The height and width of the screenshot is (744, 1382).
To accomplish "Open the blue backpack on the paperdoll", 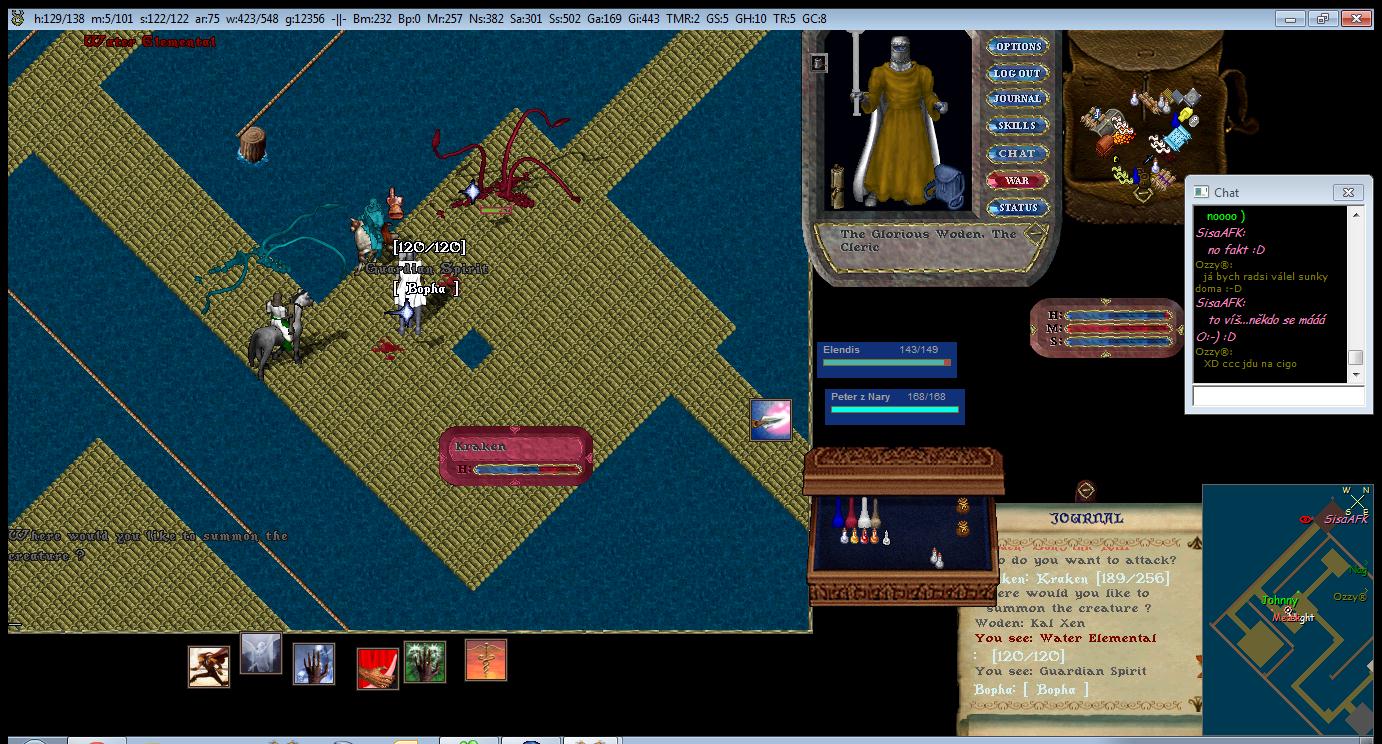I will point(943,187).
